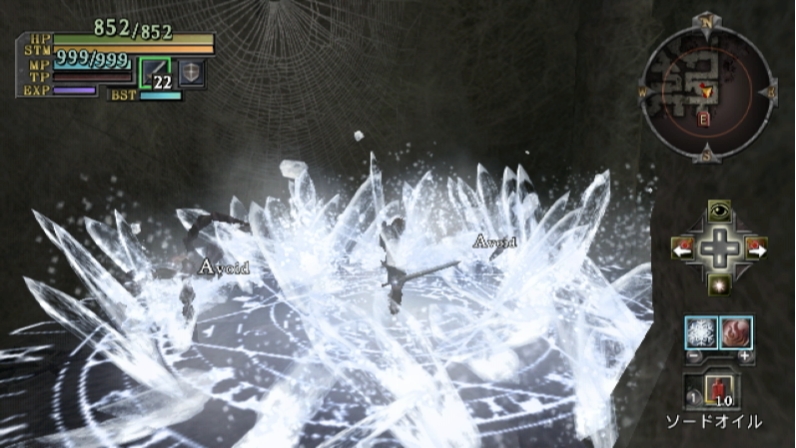This screenshot has height=448, width=796.
Task: Select the shield equipment slot
Action: [191, 73]
